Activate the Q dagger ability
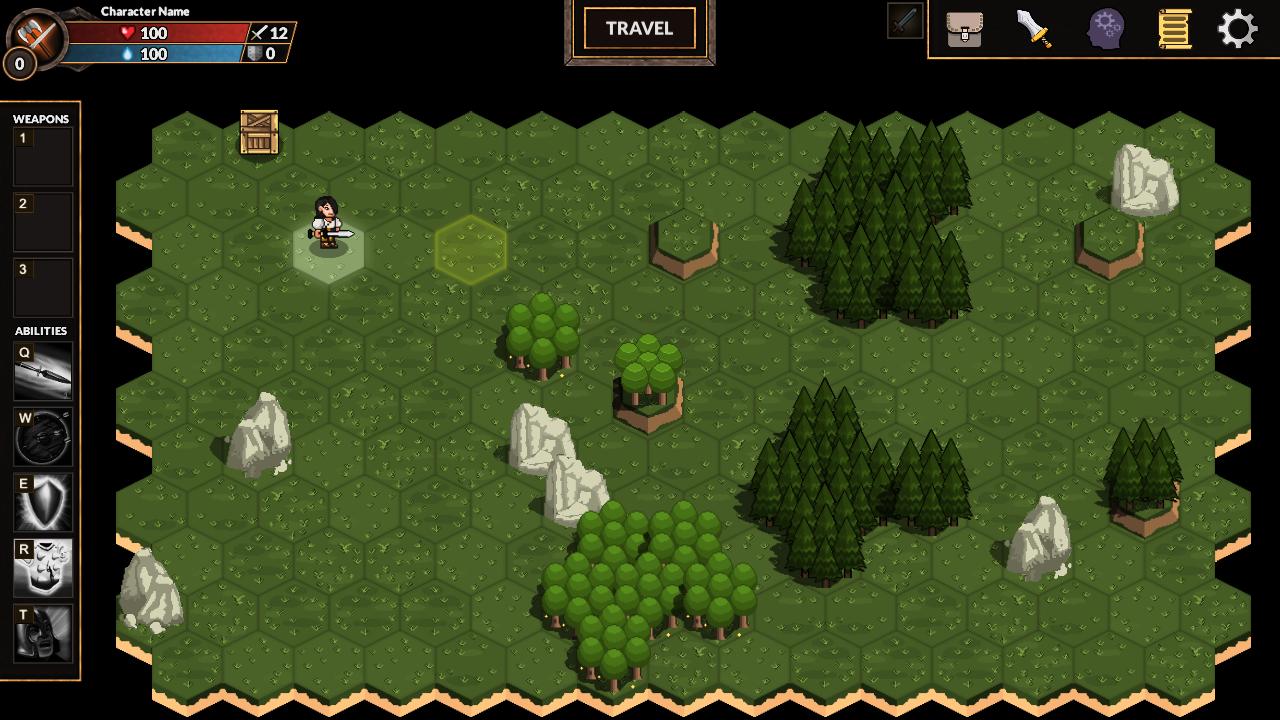1280x720 pixels. [43, 371]
